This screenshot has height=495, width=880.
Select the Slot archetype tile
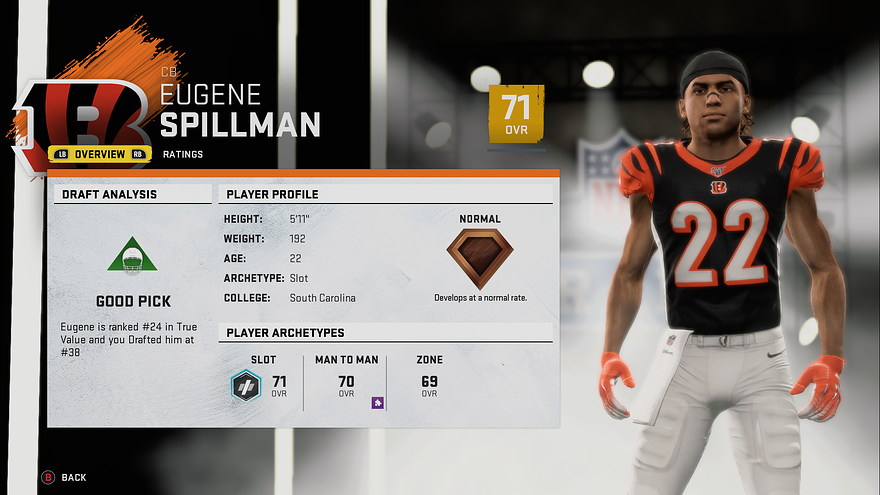[264, 382]
